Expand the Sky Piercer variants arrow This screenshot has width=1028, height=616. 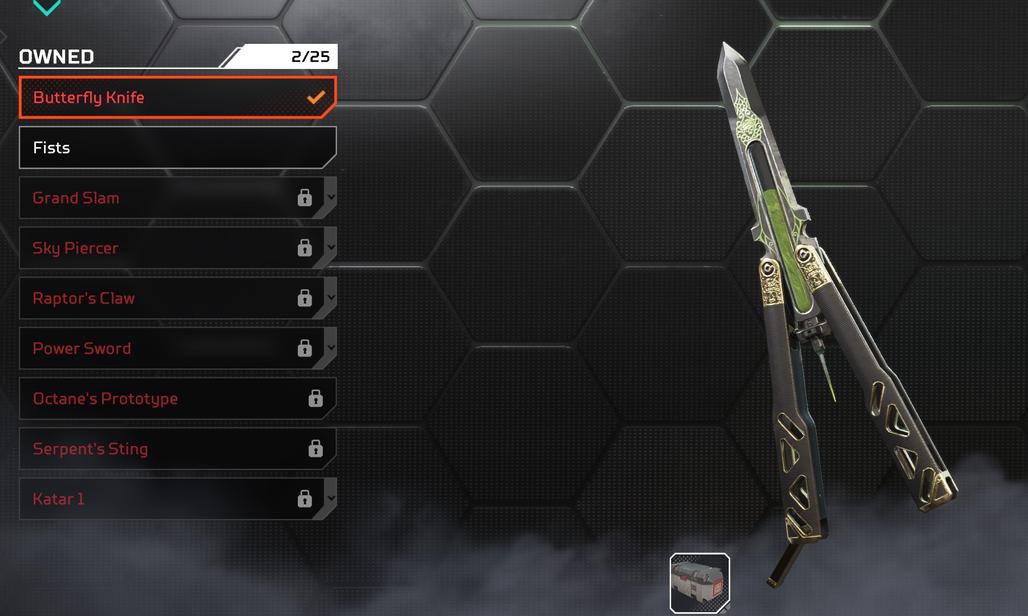click(331, 247)
